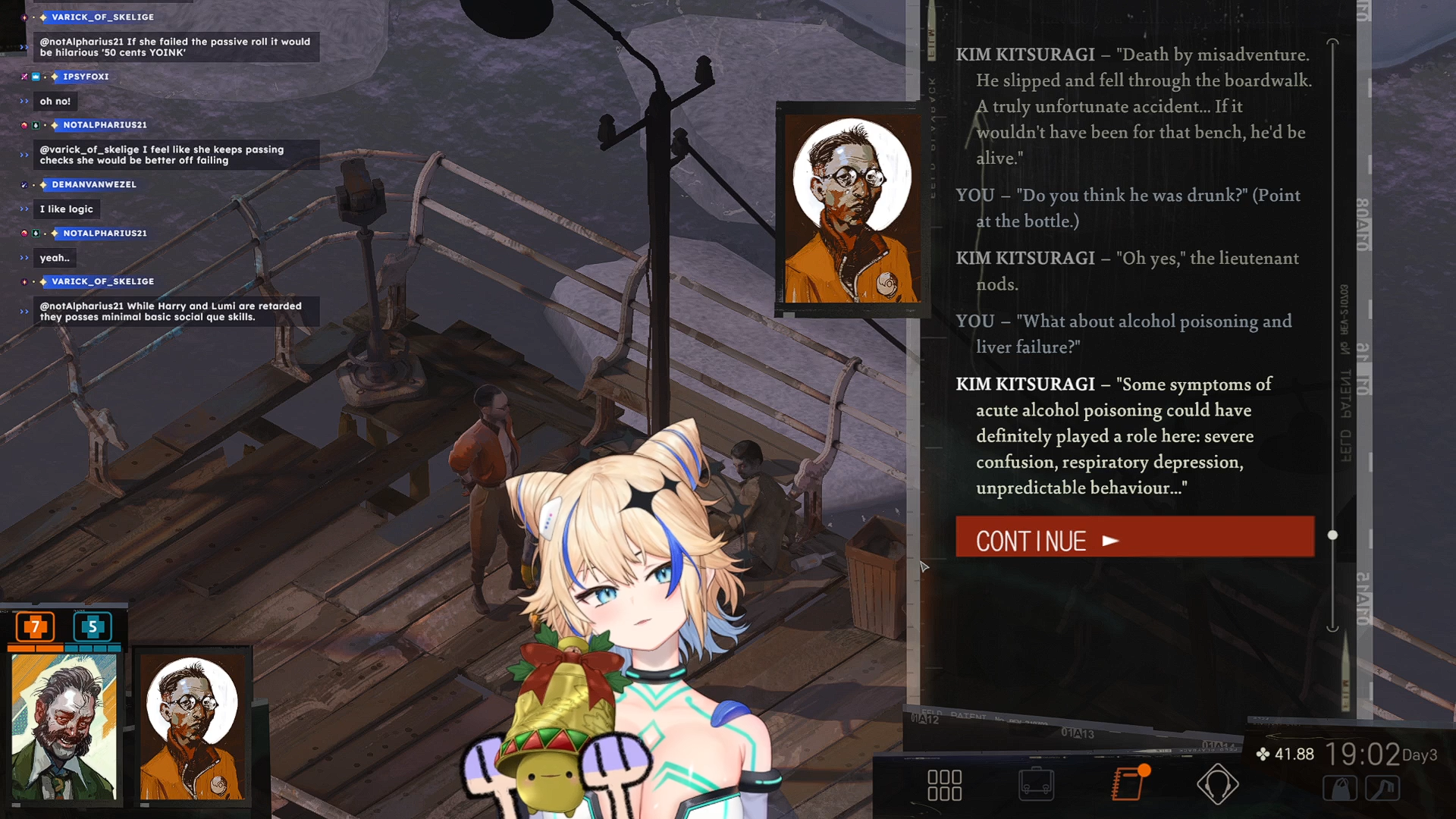Click chat username DEMANVANWEZEL
The image size is (1456, 819).
(94, 184)
